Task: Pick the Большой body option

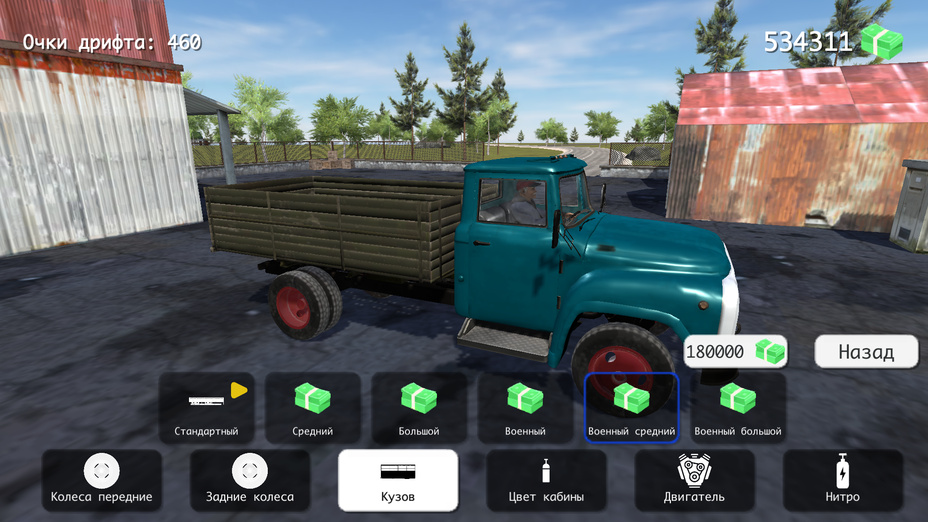Action: click(419, 408)
